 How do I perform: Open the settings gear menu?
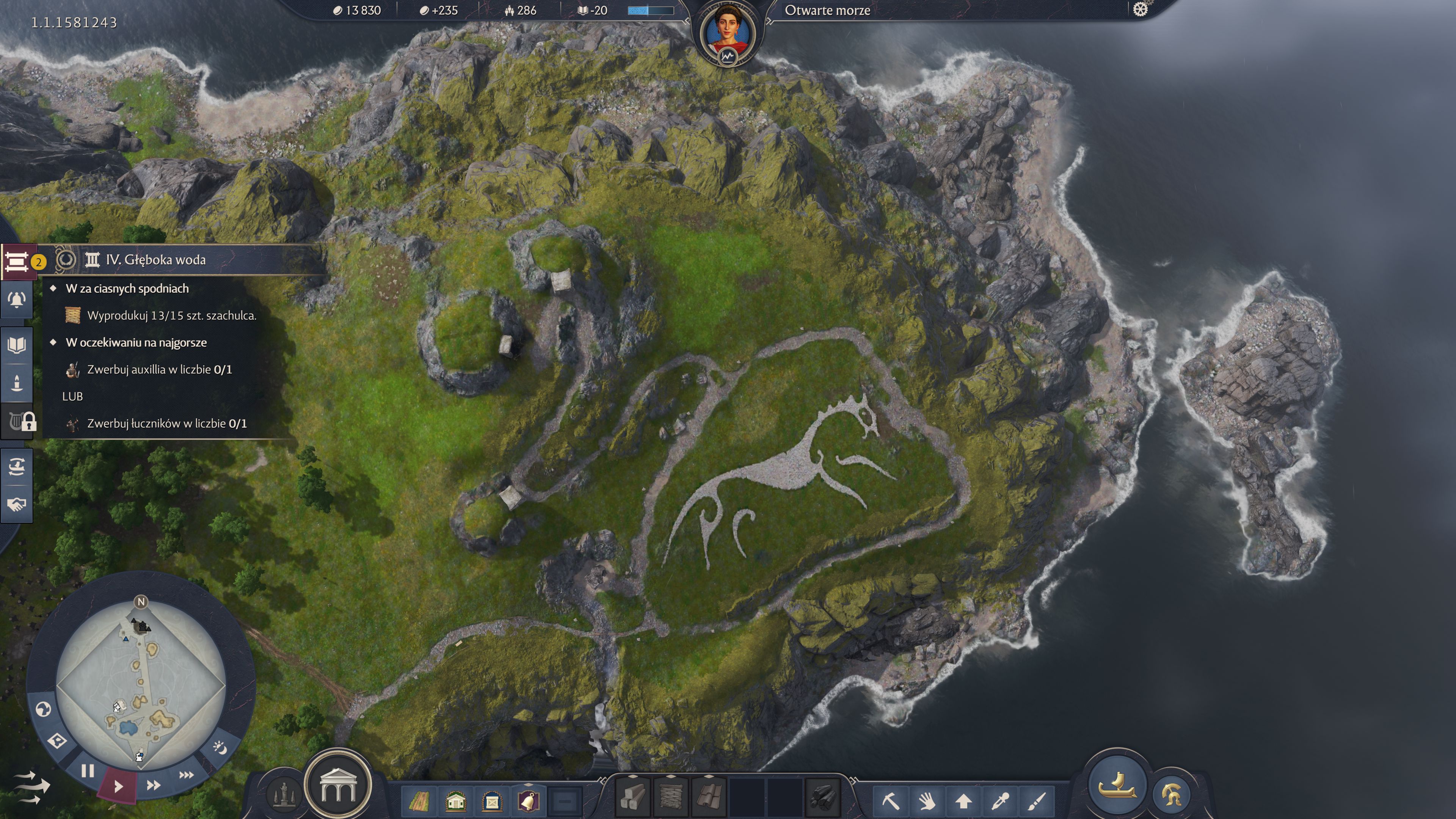pyautogui.click(x=1140, y=9)
